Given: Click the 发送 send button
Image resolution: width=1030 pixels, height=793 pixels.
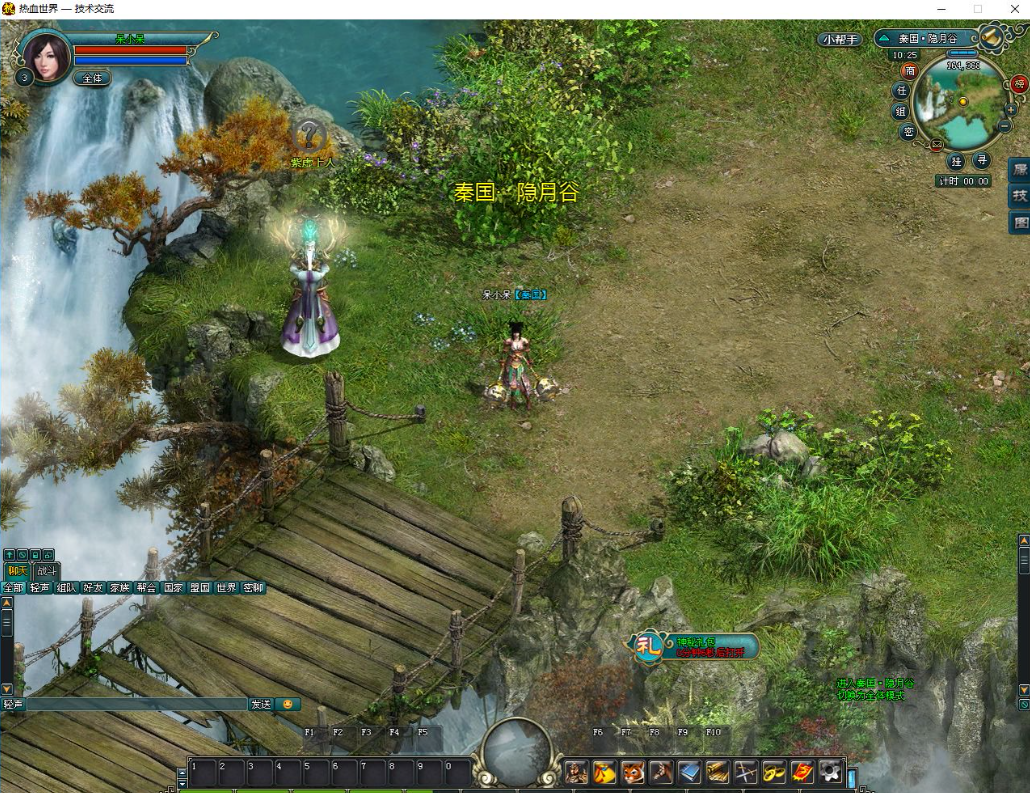Looking at the screenshot, I should pos(261,704).
